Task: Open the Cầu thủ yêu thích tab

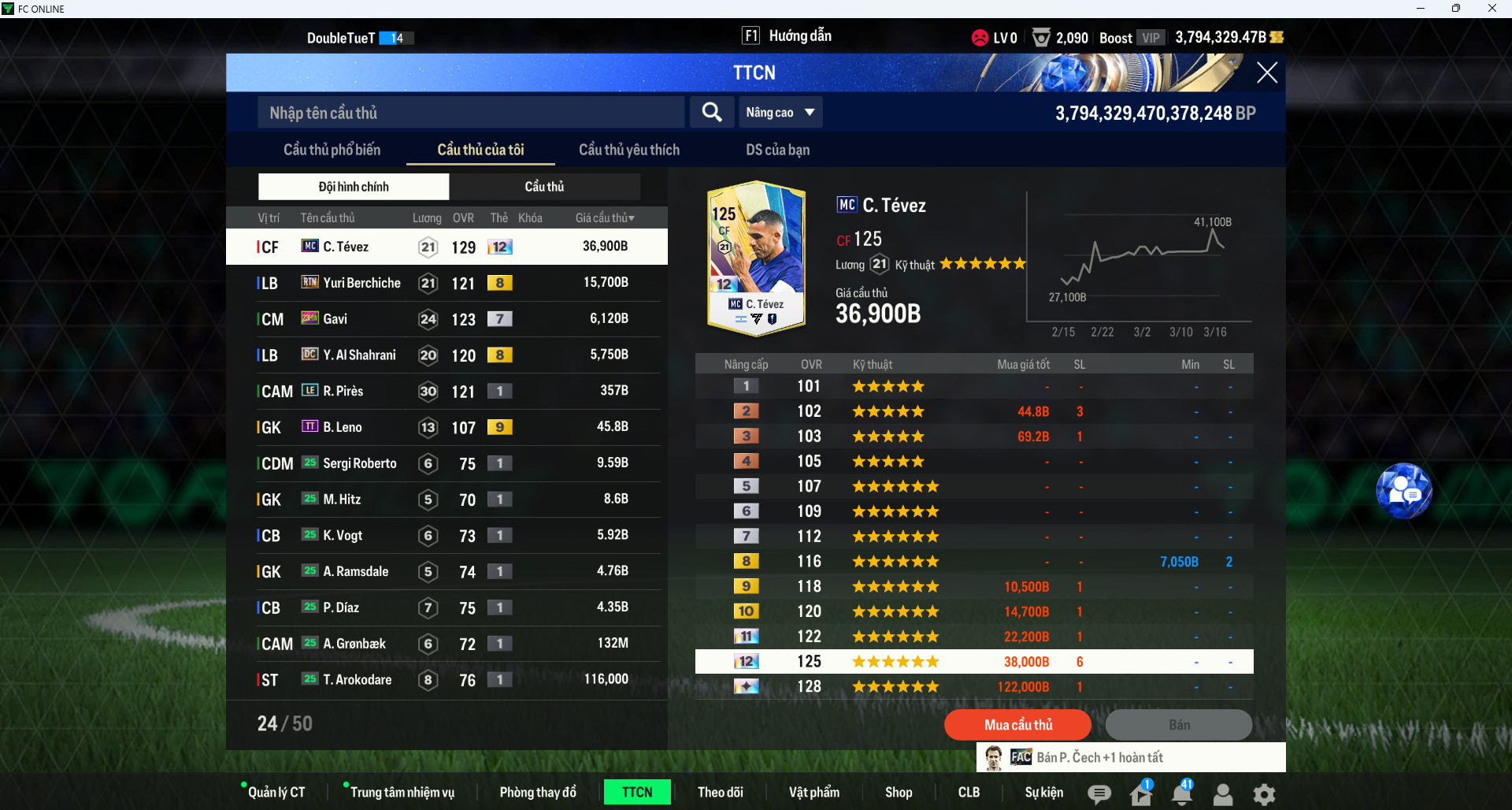Action: point(628,150)
